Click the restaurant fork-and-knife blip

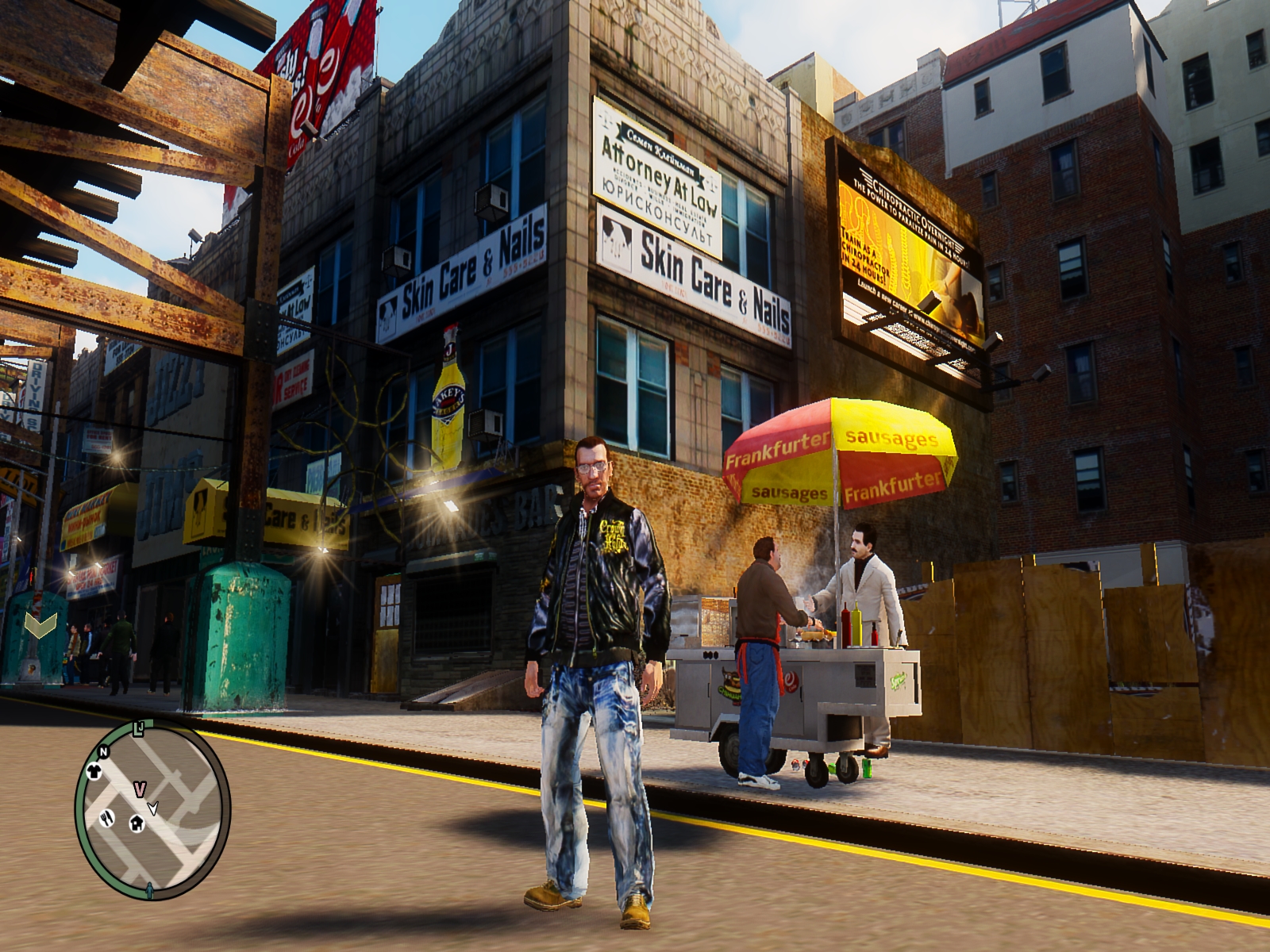[x=106, y=817]
